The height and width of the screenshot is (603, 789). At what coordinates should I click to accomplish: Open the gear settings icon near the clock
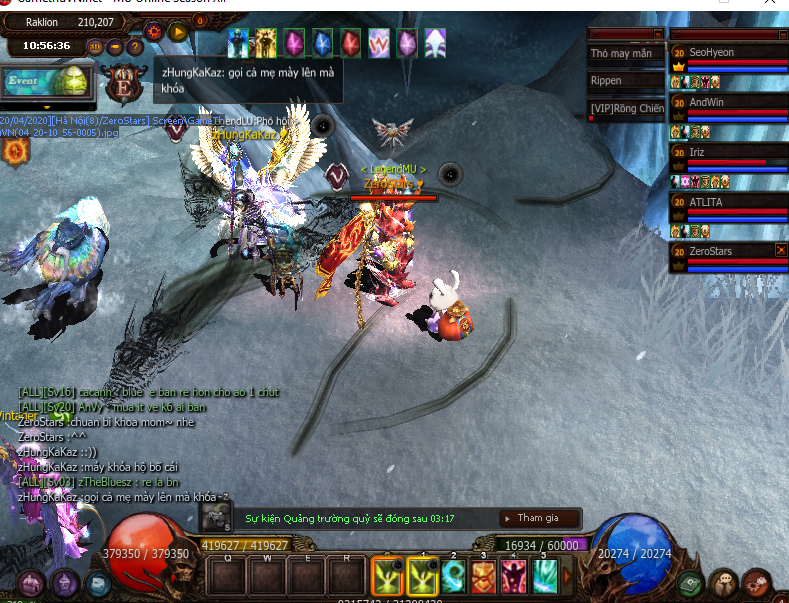coord(155,31)
